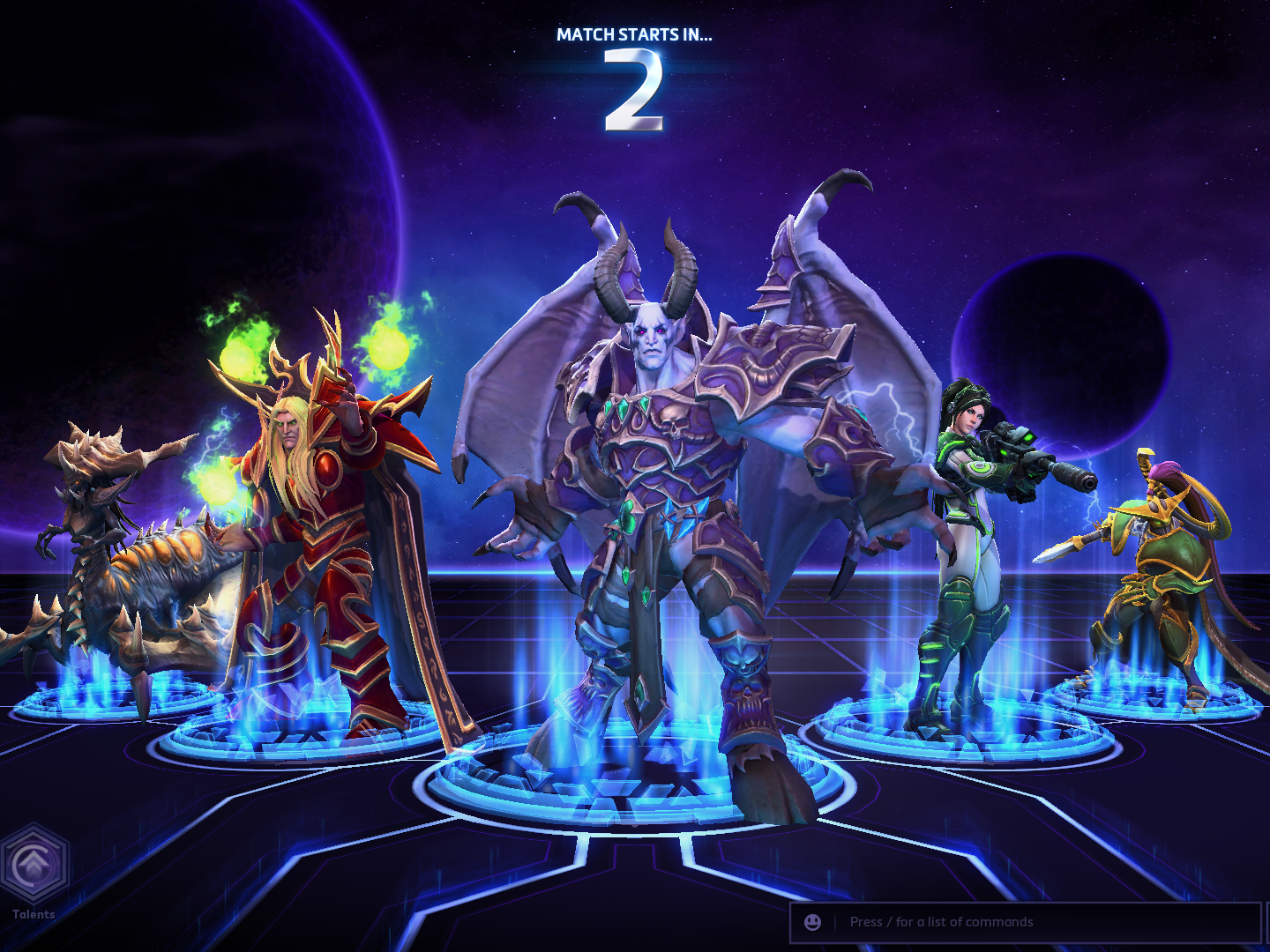The width and height of the screenshot is (1270, 952).
Task: Click the platform beneath the rightmost hero
Action: (1155, 696)
